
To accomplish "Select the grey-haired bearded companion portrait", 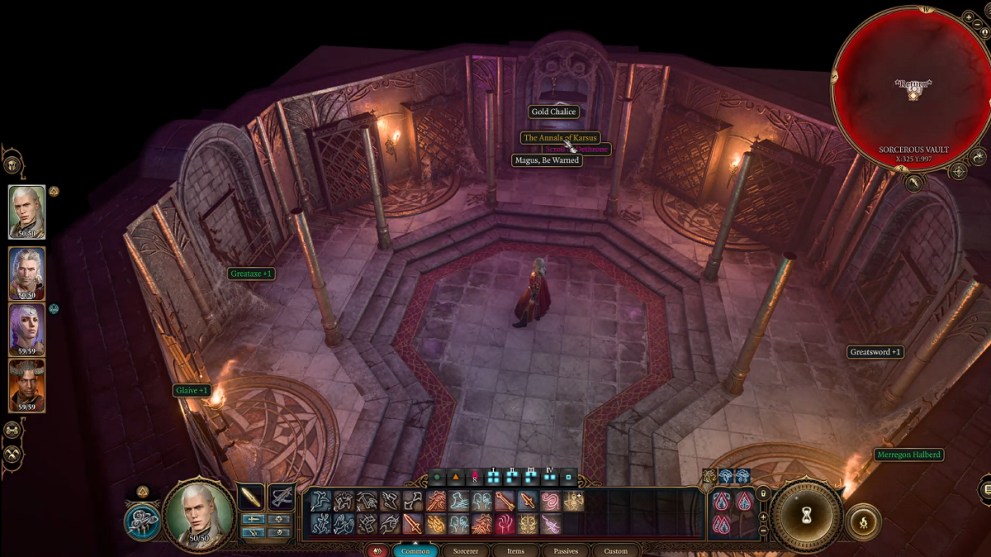I will [27, 272].
